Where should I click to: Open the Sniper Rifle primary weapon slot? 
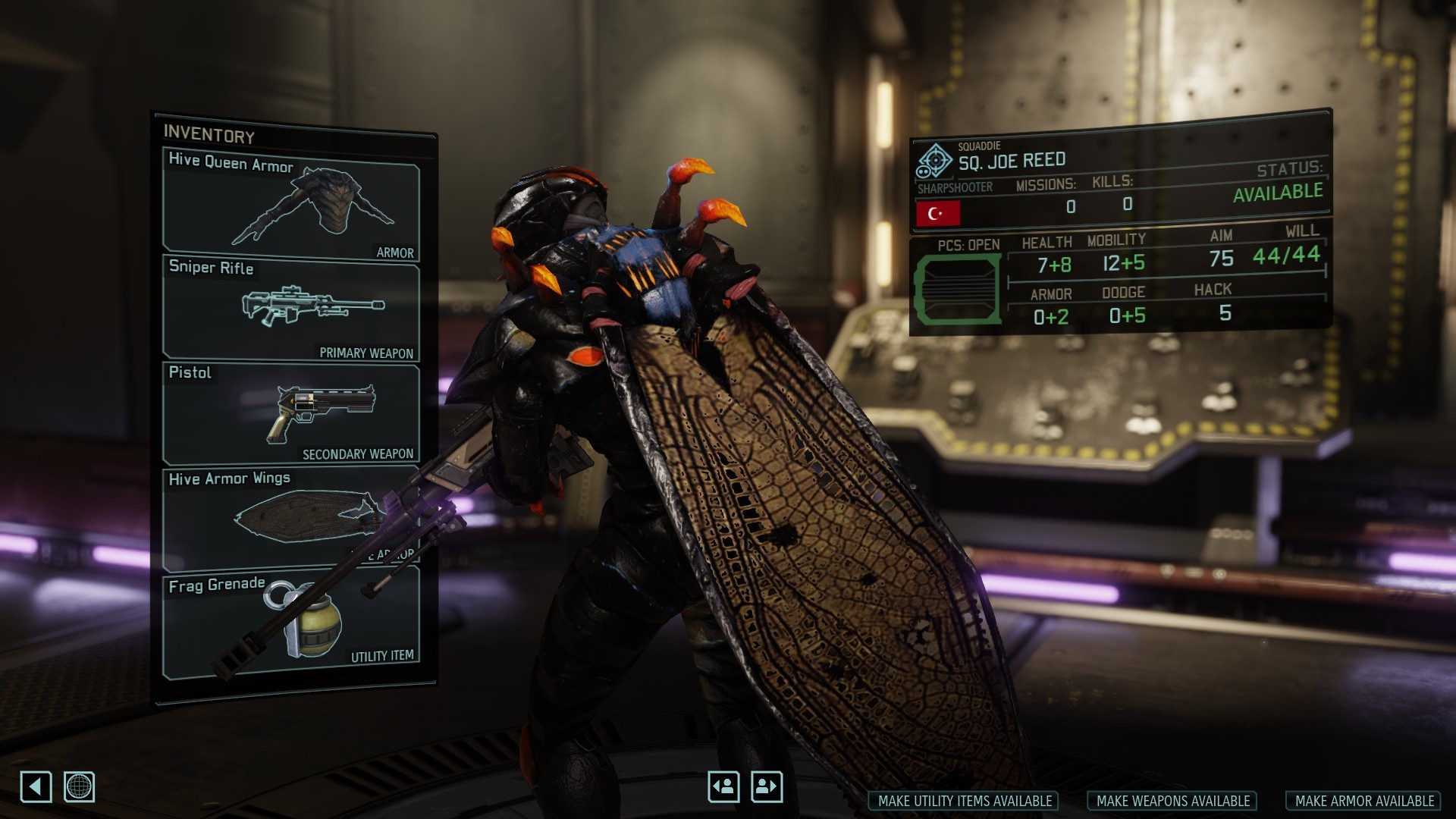click(x=291, y=309)
